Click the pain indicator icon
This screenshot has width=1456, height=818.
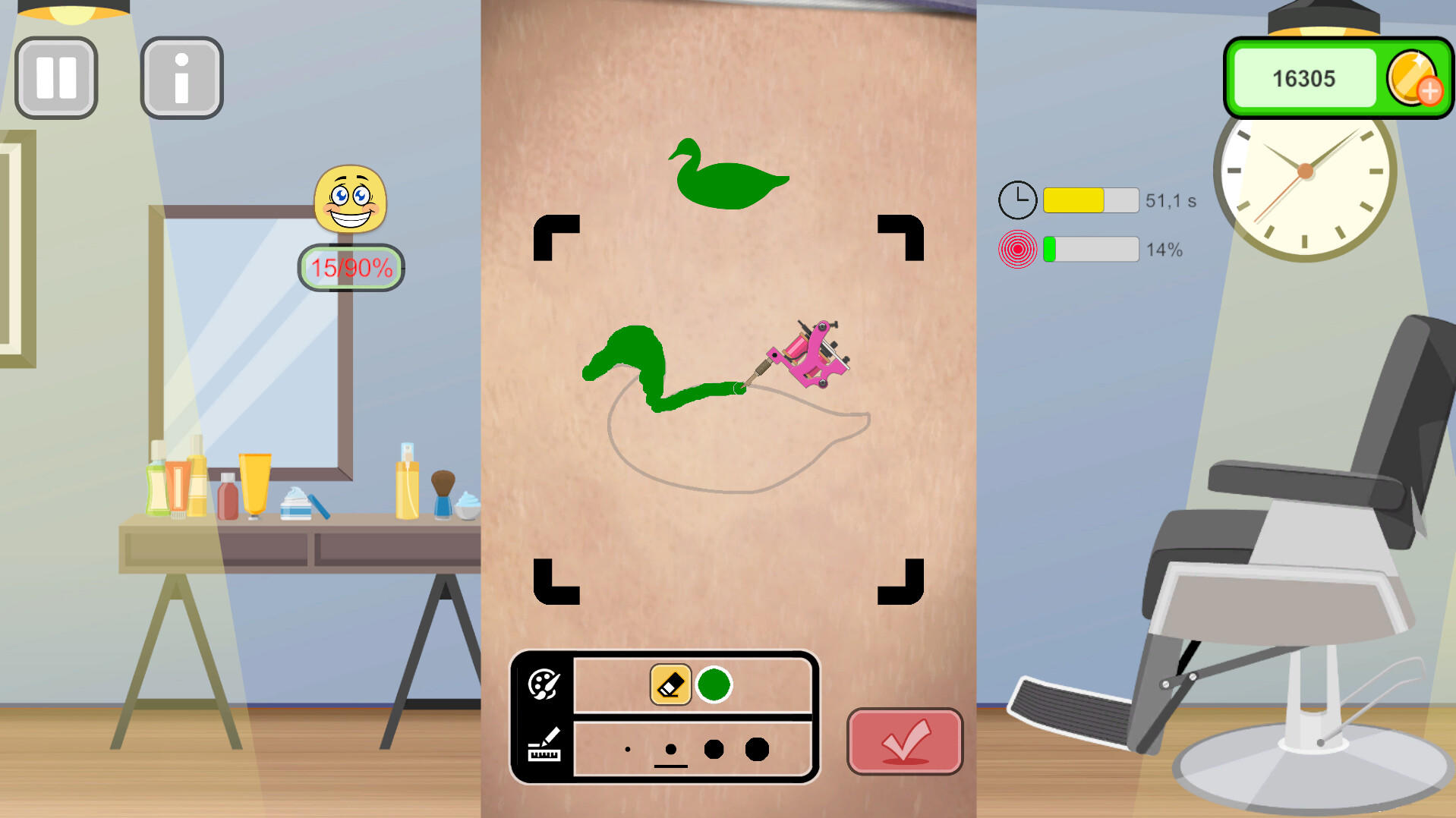(1018, 248)
